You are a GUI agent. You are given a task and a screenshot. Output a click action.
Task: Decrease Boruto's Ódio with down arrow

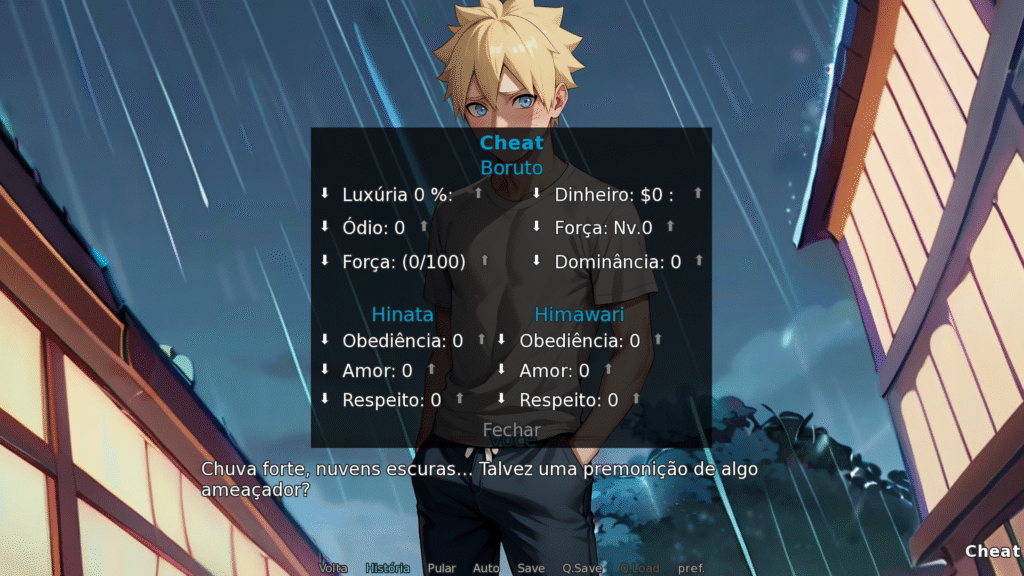(x=324, y=227)
